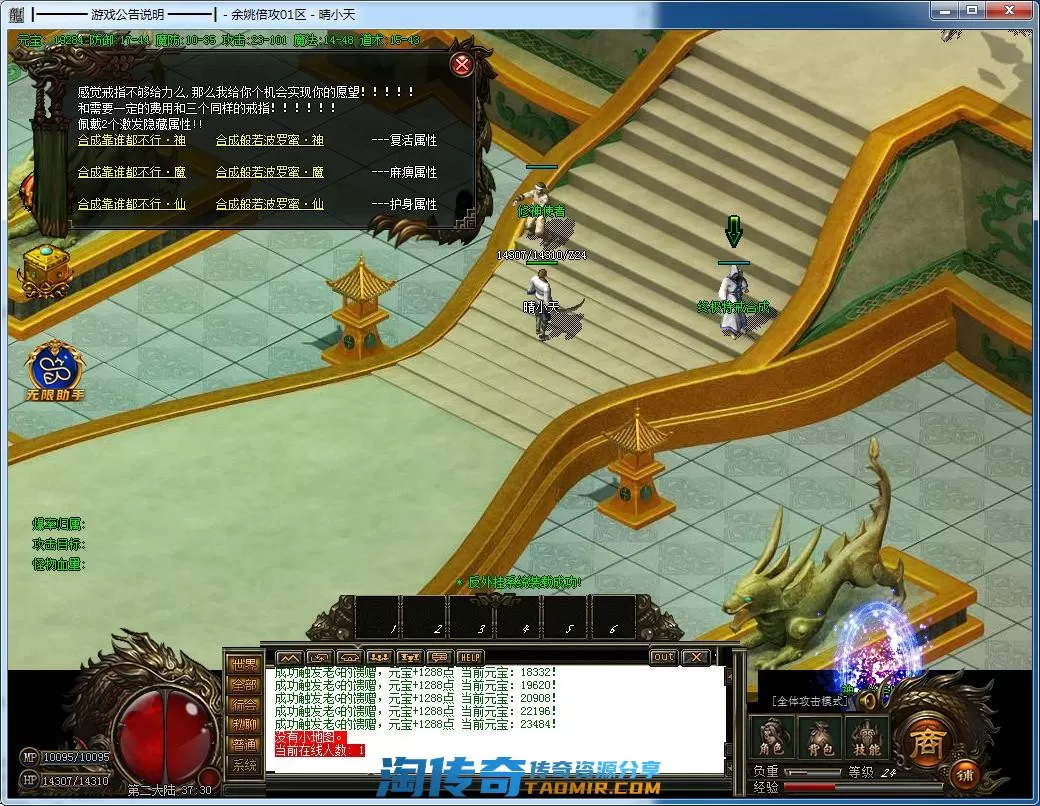Switch to the 私聊 chat channel
The image size is (1040, 806).
pos(244,725)
